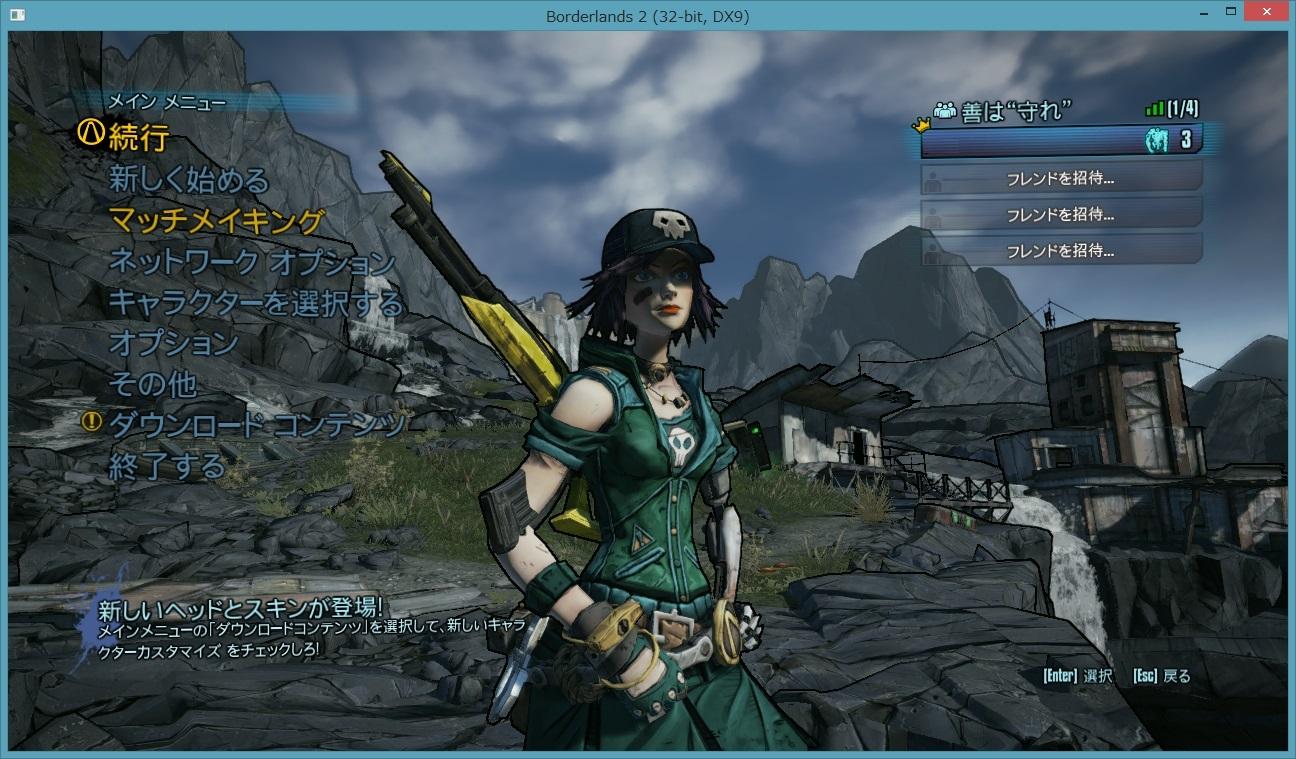Select the level 3 player row in lobby
The image size is (1296, 759).
pos(1060,140)
